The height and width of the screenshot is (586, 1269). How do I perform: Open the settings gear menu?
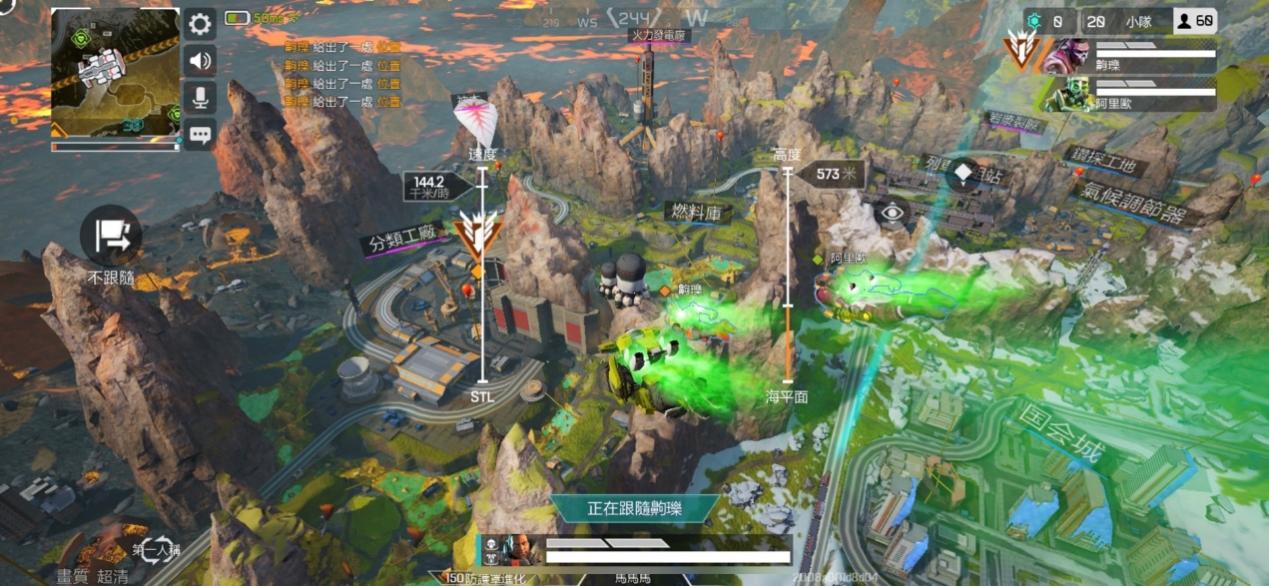click(200, 24)
